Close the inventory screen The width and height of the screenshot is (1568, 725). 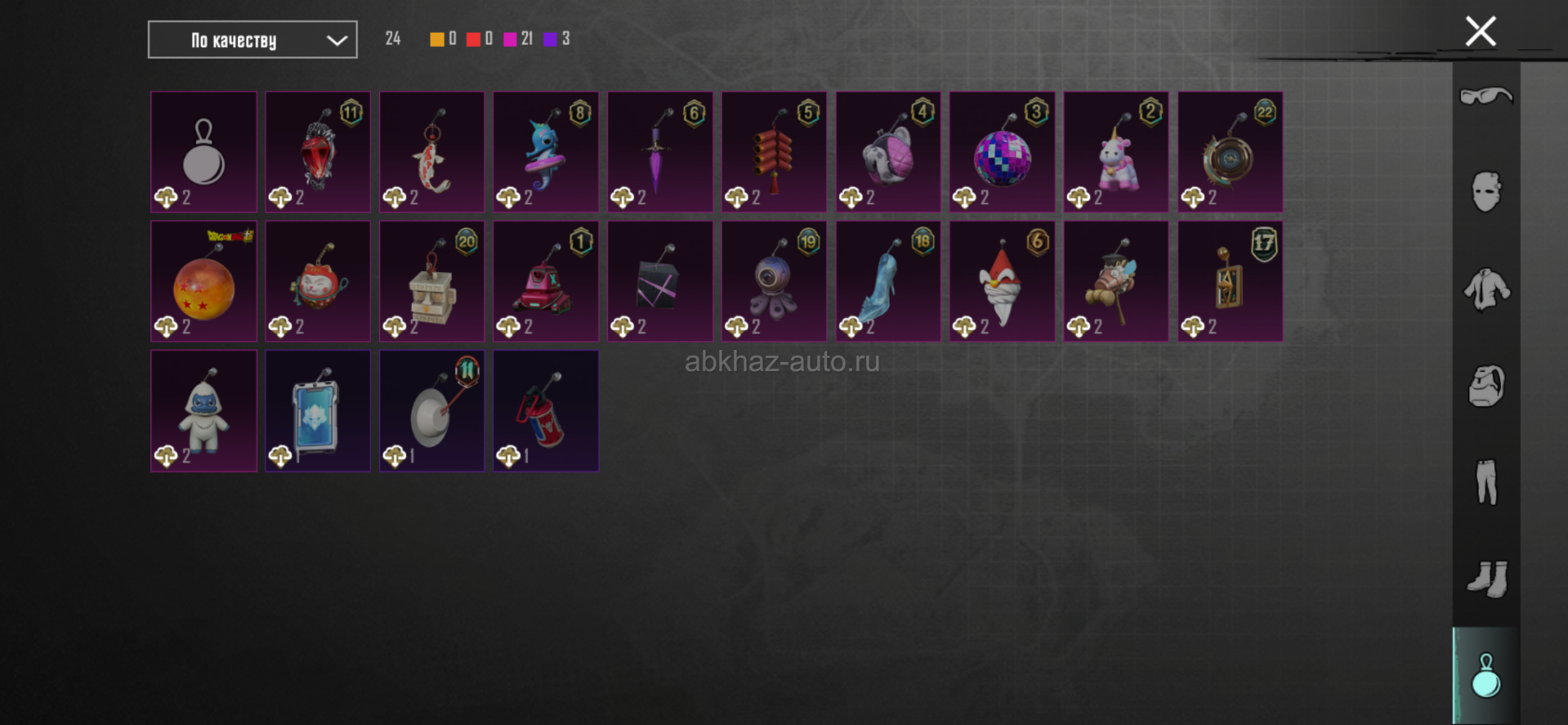pyautogui.click(x=1480, y=32)
